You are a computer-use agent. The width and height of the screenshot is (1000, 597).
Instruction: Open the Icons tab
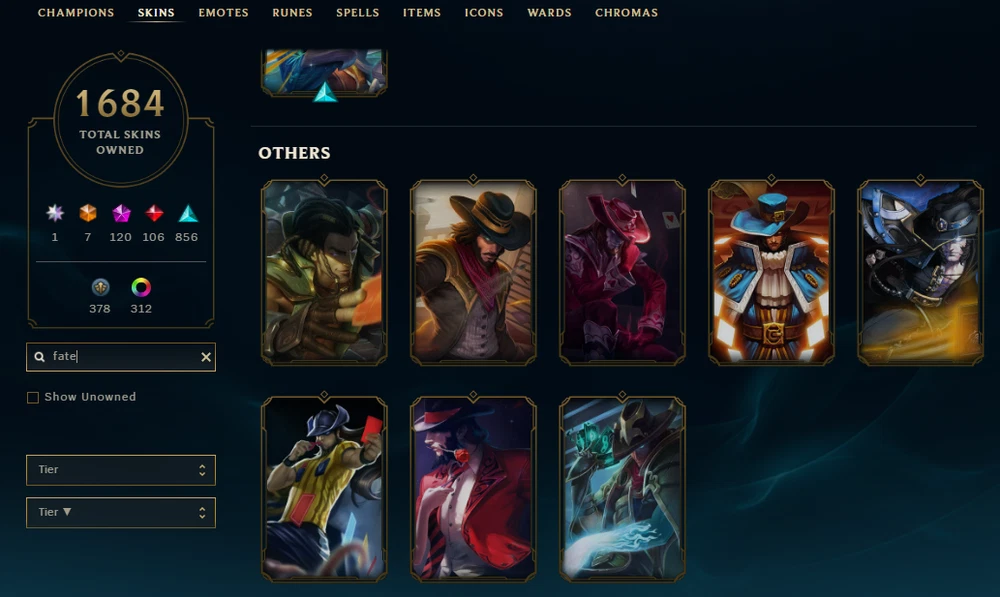tap(484, 13)
